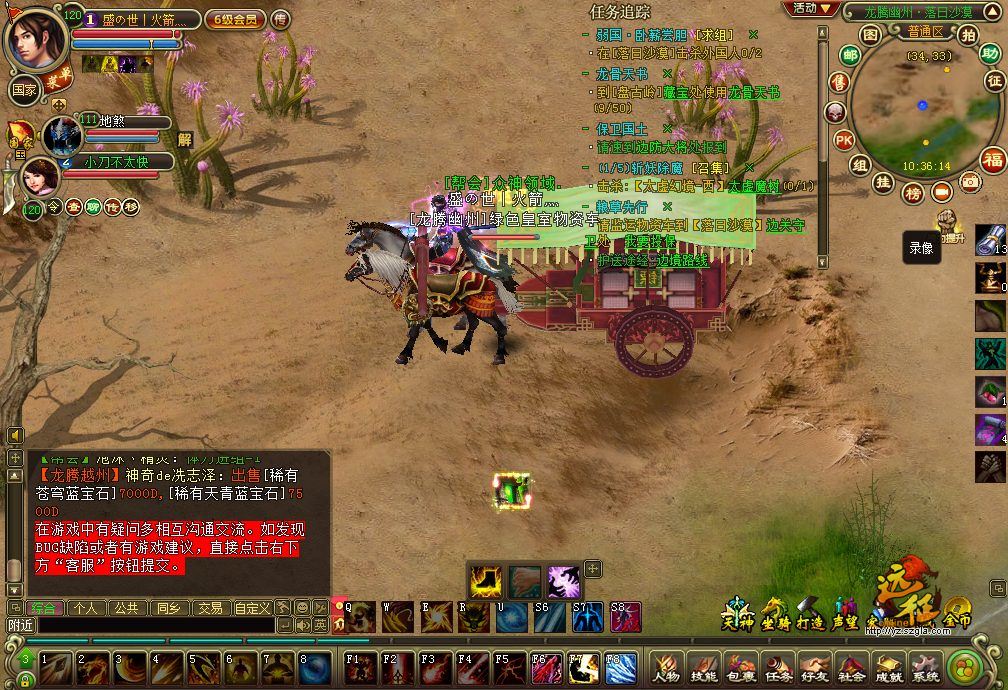Open the 任务 quest log
The height and width of the screenshot is (690, 1008).
[x=778, y=667]
